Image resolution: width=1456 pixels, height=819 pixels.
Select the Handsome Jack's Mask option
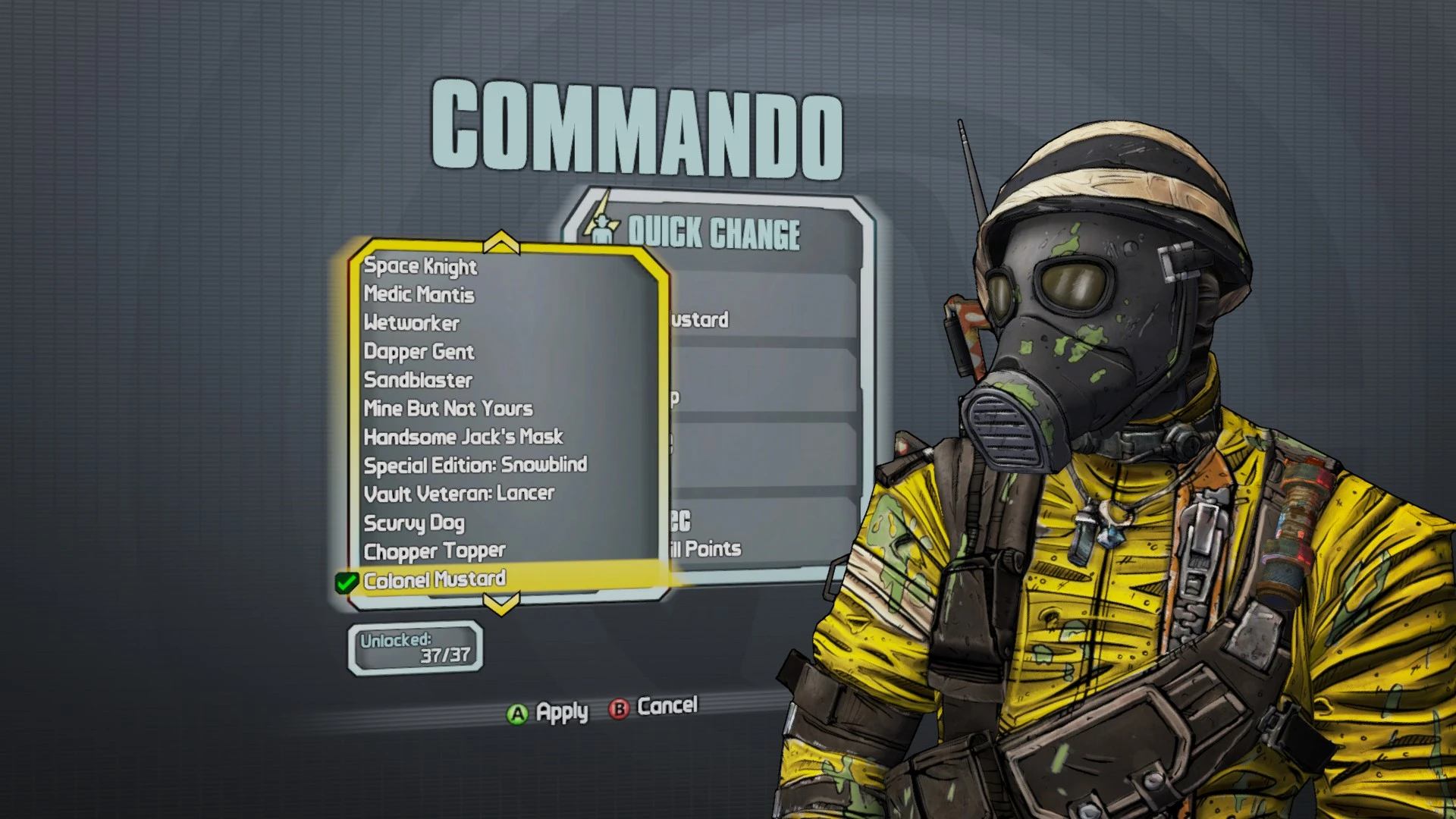(463, 437)
